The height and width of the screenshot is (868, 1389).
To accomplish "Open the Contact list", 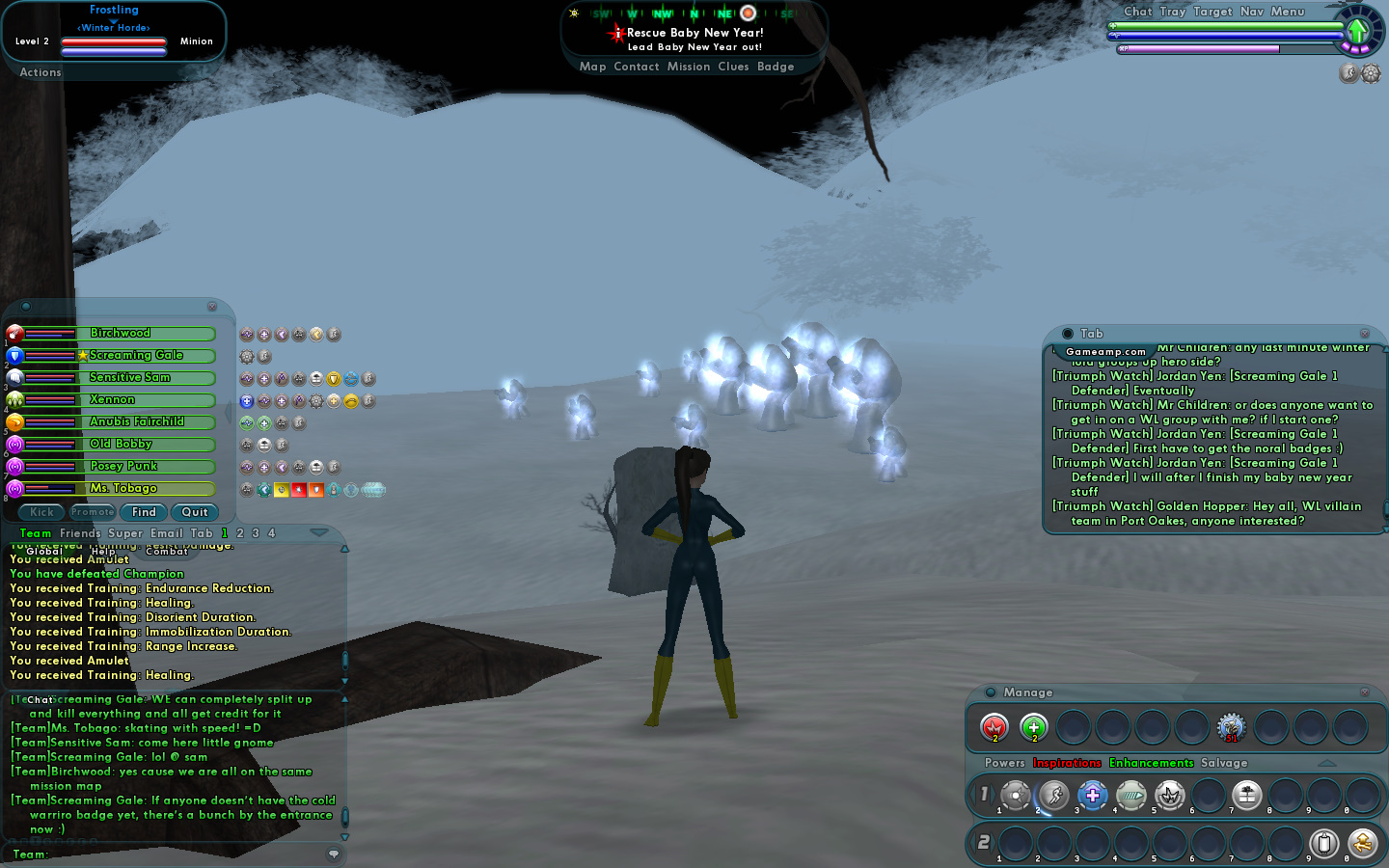I will [636, 67].
